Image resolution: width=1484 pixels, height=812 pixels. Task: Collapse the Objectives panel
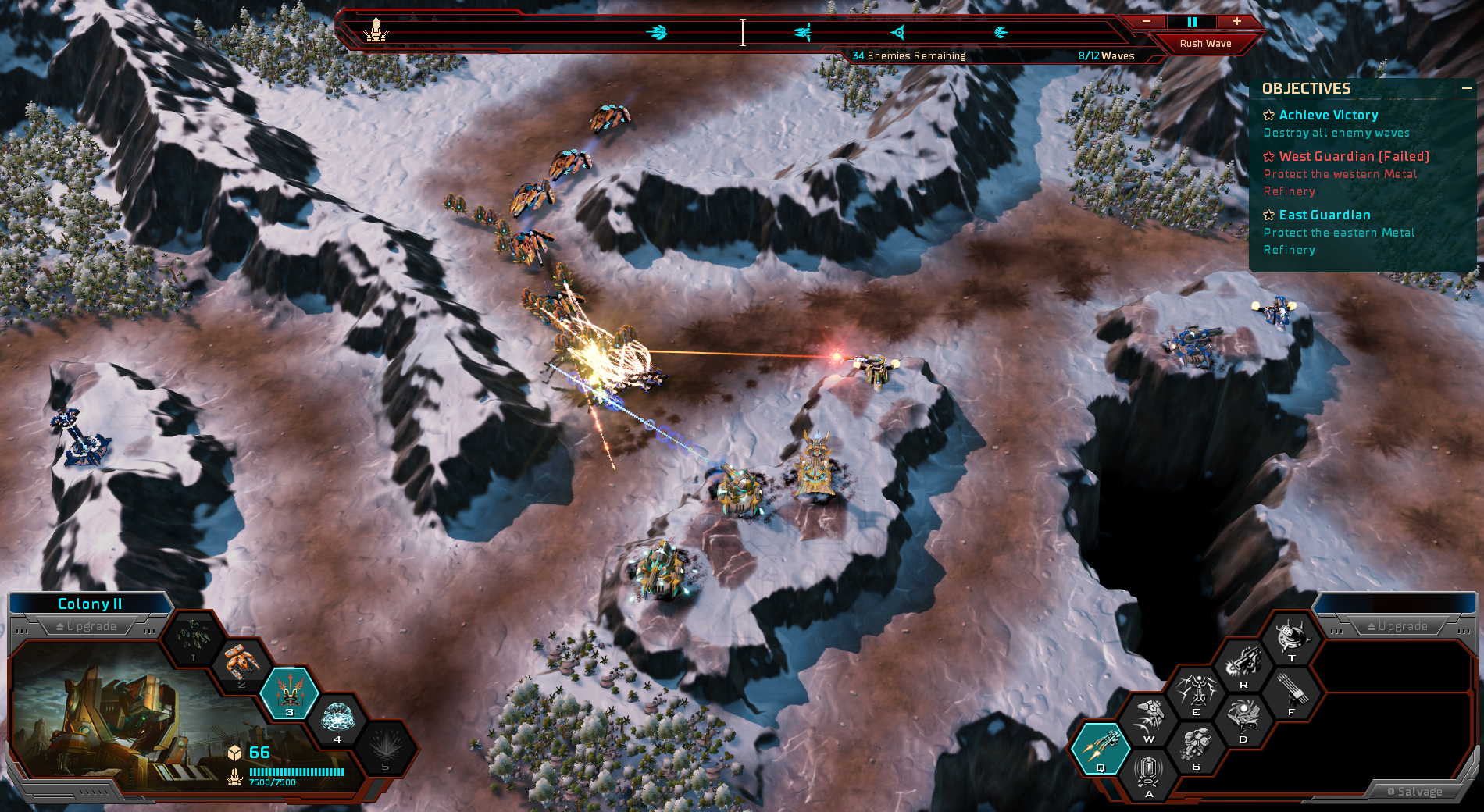coord(1466,89)
